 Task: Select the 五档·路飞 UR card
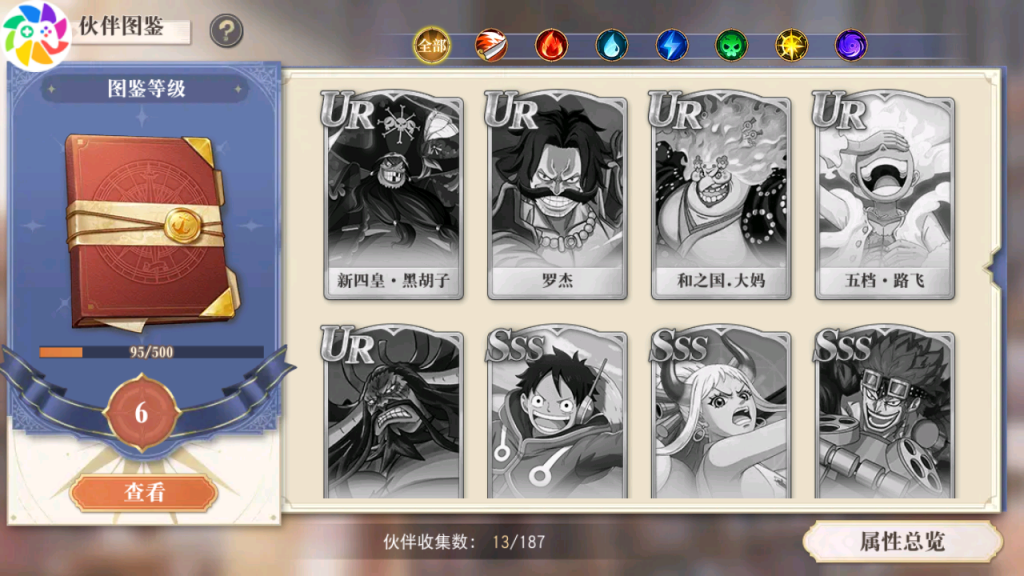point(885,197)
